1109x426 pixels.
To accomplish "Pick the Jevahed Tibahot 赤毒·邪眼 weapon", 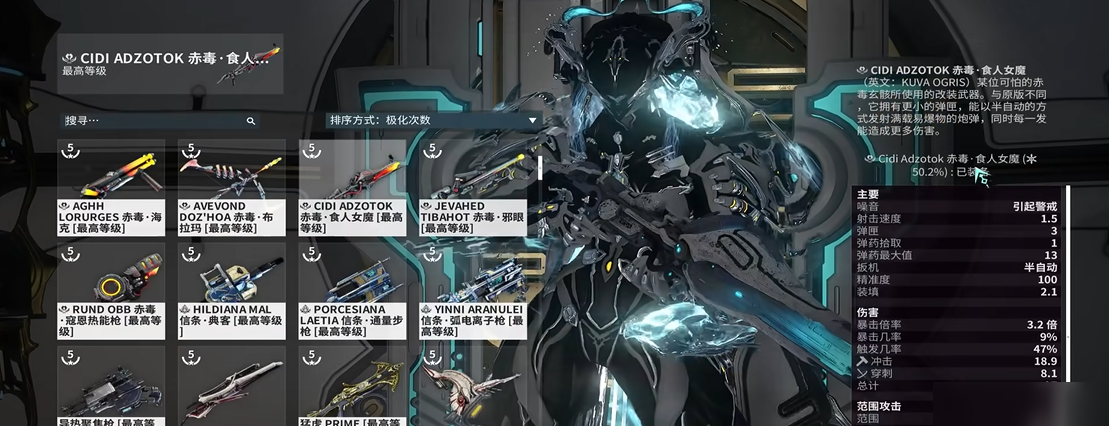I will click(x=472, y=187).
